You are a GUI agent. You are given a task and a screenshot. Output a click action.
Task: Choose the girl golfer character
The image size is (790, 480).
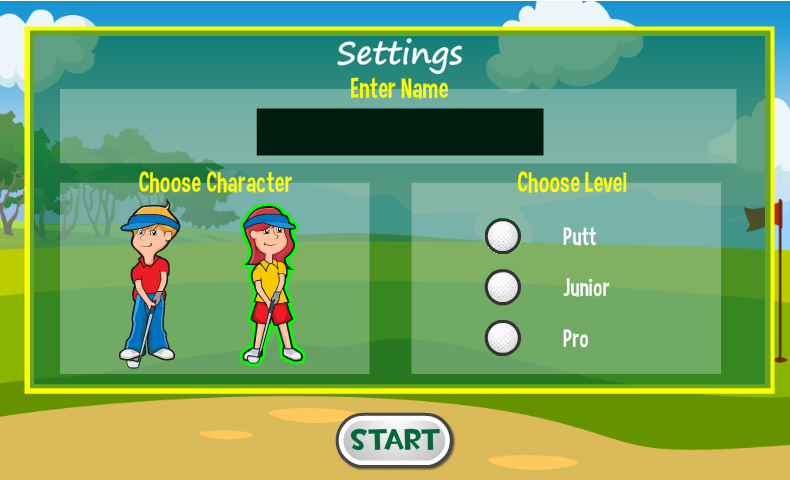[x=270, y=287]
